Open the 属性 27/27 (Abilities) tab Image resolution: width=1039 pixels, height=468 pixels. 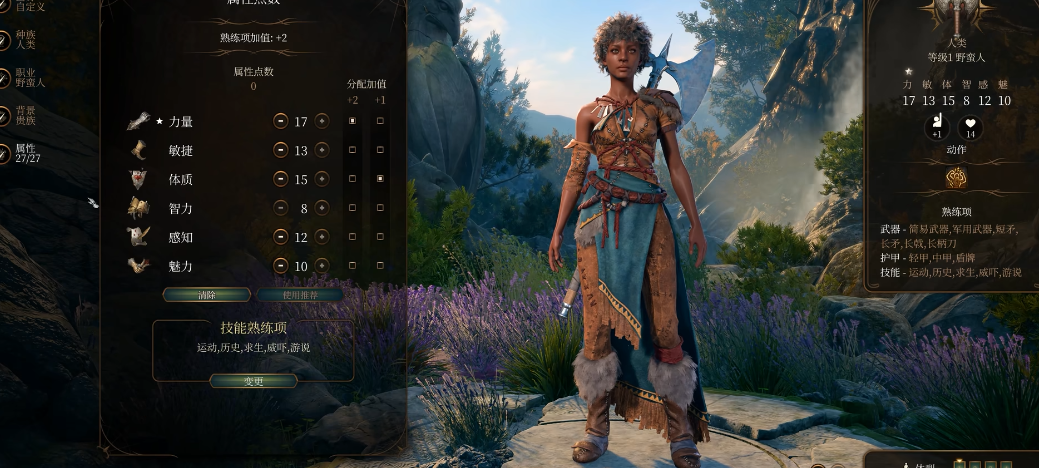(x=25, y=153)
